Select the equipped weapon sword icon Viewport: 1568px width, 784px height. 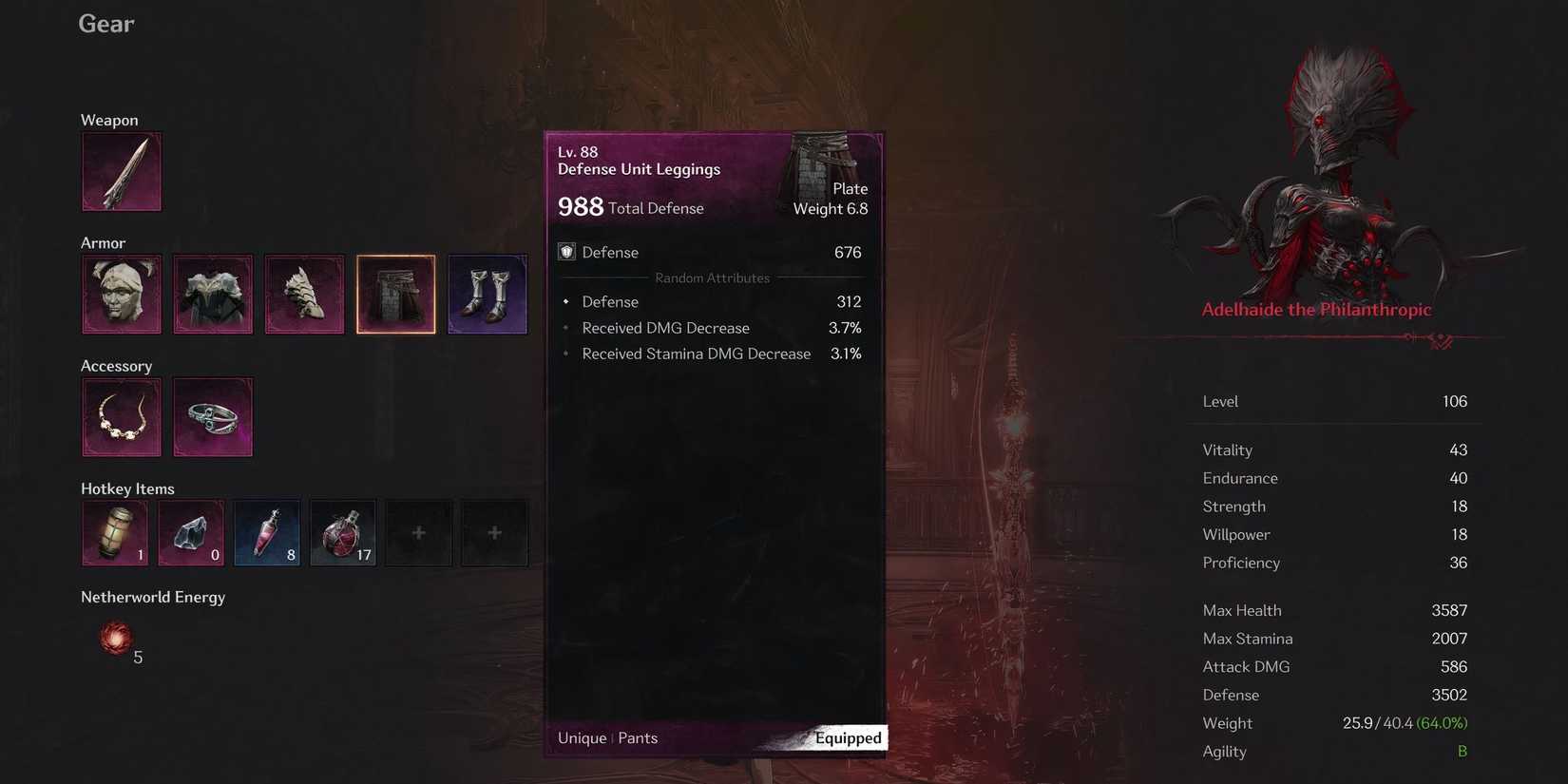coord(122,171)
